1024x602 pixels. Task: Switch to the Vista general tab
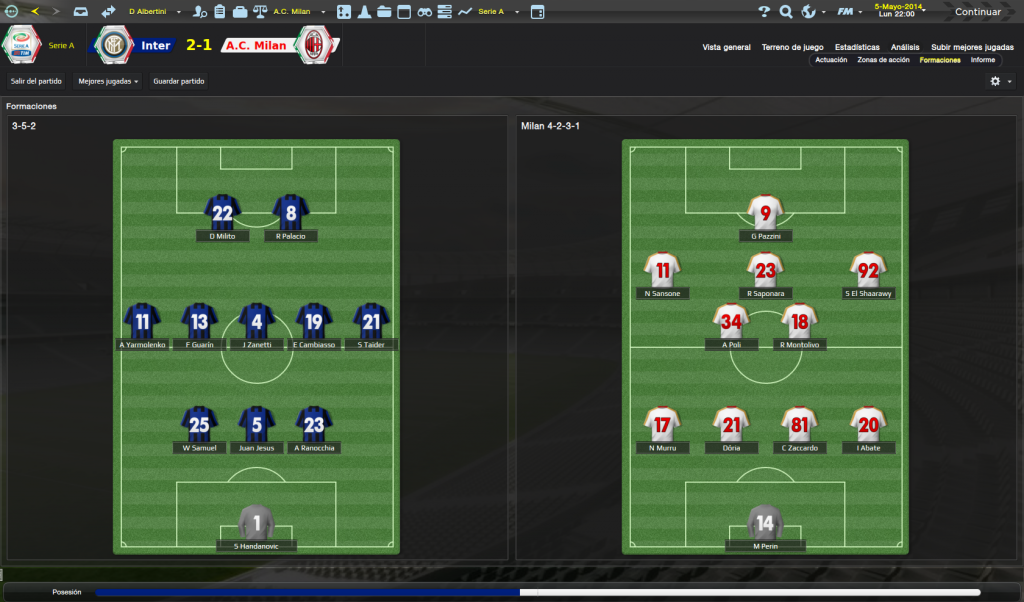(726, 47)
